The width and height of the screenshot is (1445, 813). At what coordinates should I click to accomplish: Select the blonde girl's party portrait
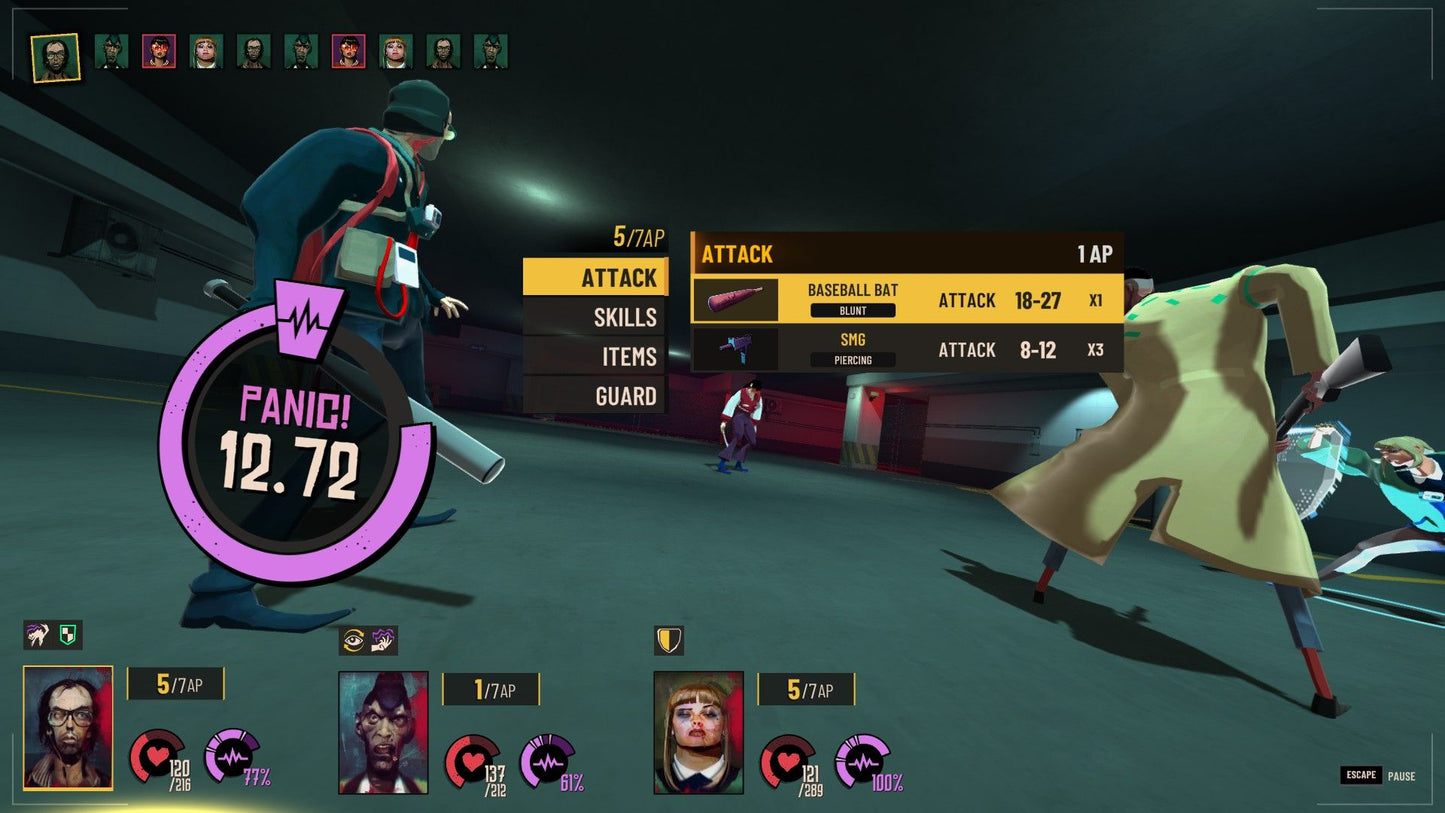698,732
